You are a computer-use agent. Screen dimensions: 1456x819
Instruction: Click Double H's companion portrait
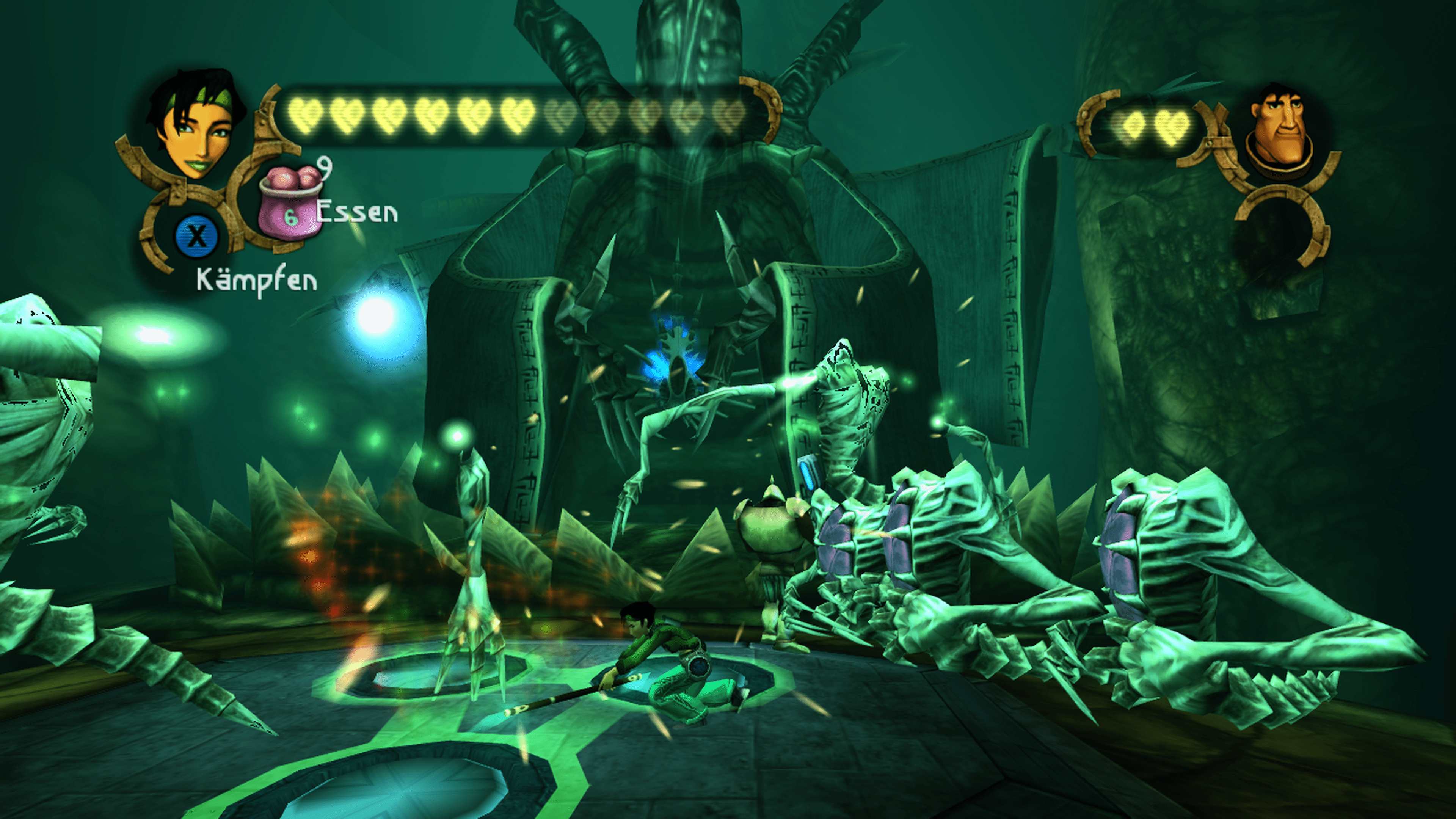pos(1281,131)
